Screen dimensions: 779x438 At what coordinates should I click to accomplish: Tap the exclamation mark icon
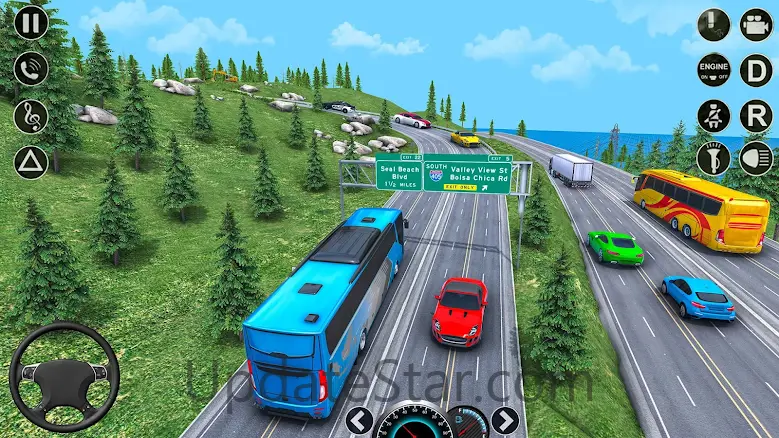click(713, 24)
